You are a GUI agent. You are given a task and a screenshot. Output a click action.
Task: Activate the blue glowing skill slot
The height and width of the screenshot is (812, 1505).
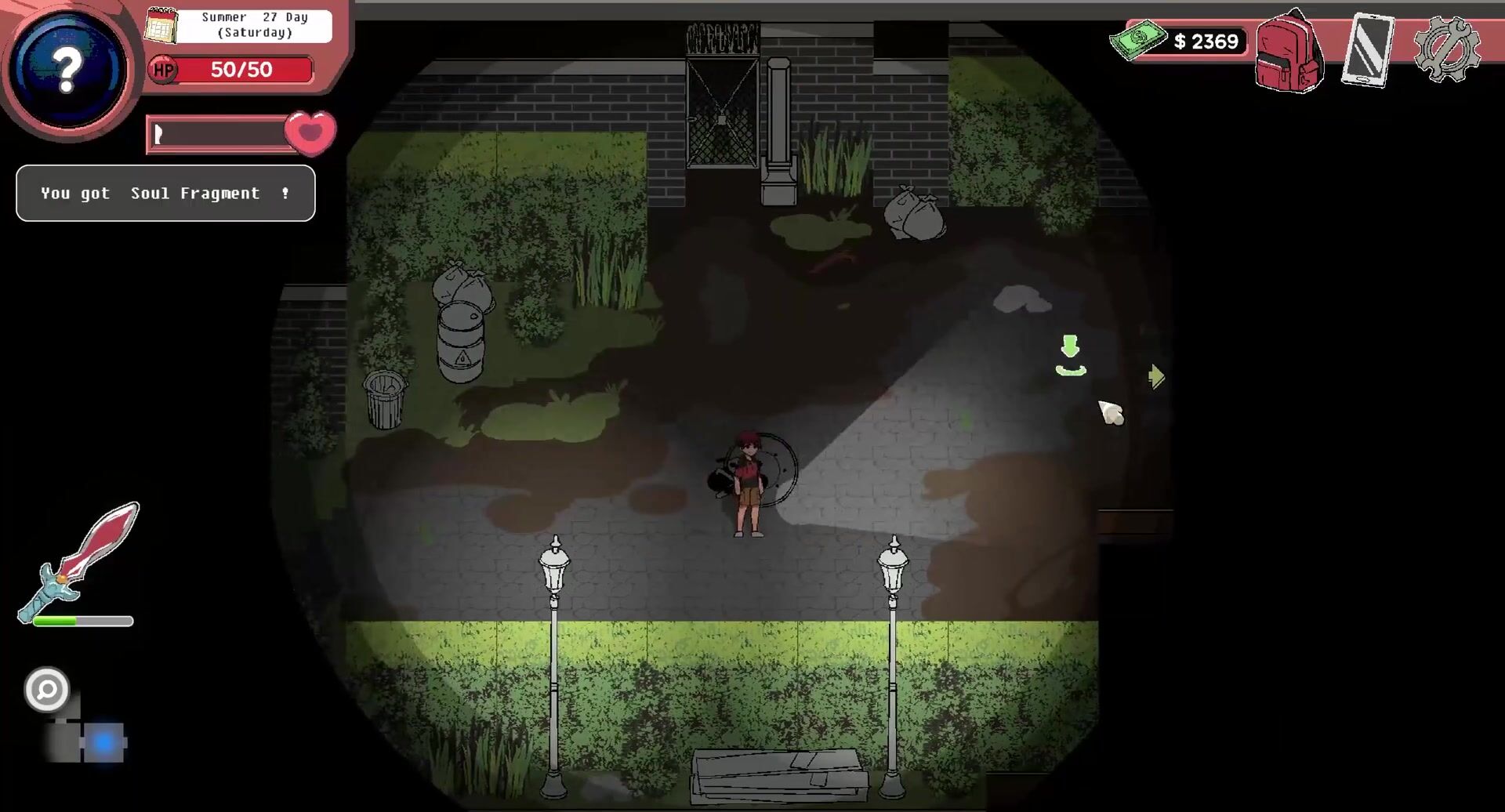(x=104, y=742)
